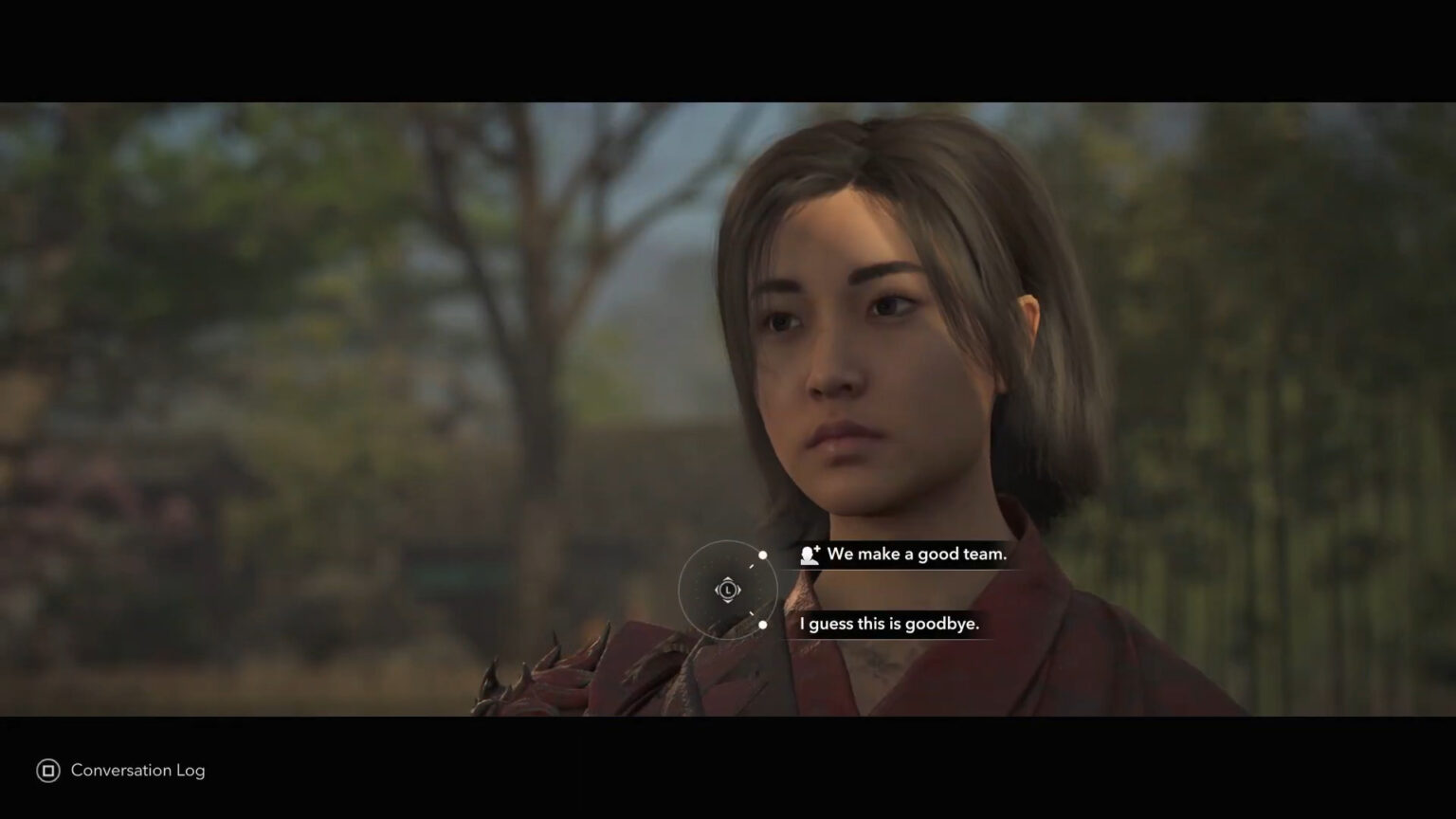Click the divider line under the top dialogue option

click(901, 570)
